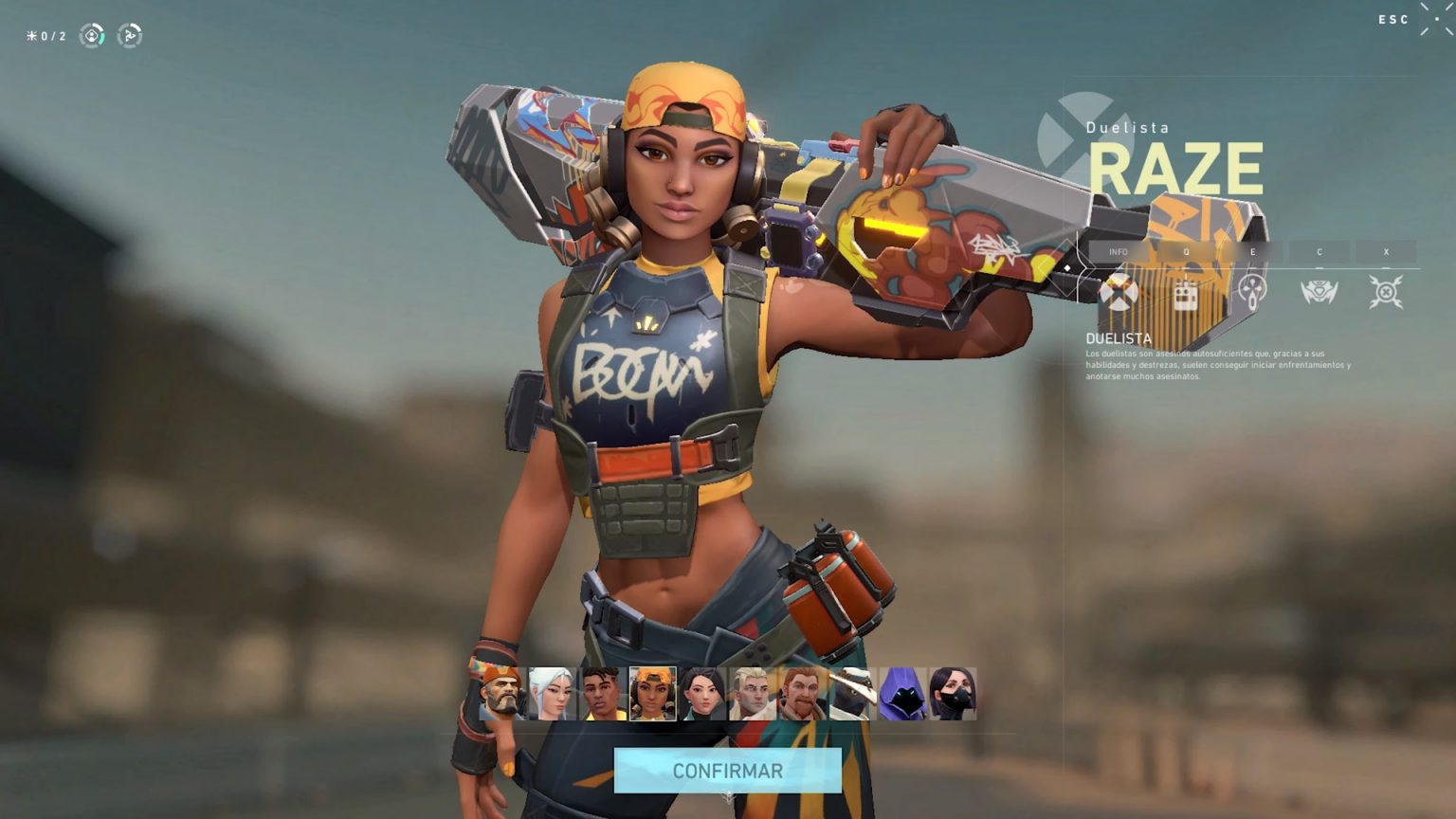Viewport: 1456px width, 819px height.
Task: Close the agent screen with ESC
Action: tap(1393, 20)
